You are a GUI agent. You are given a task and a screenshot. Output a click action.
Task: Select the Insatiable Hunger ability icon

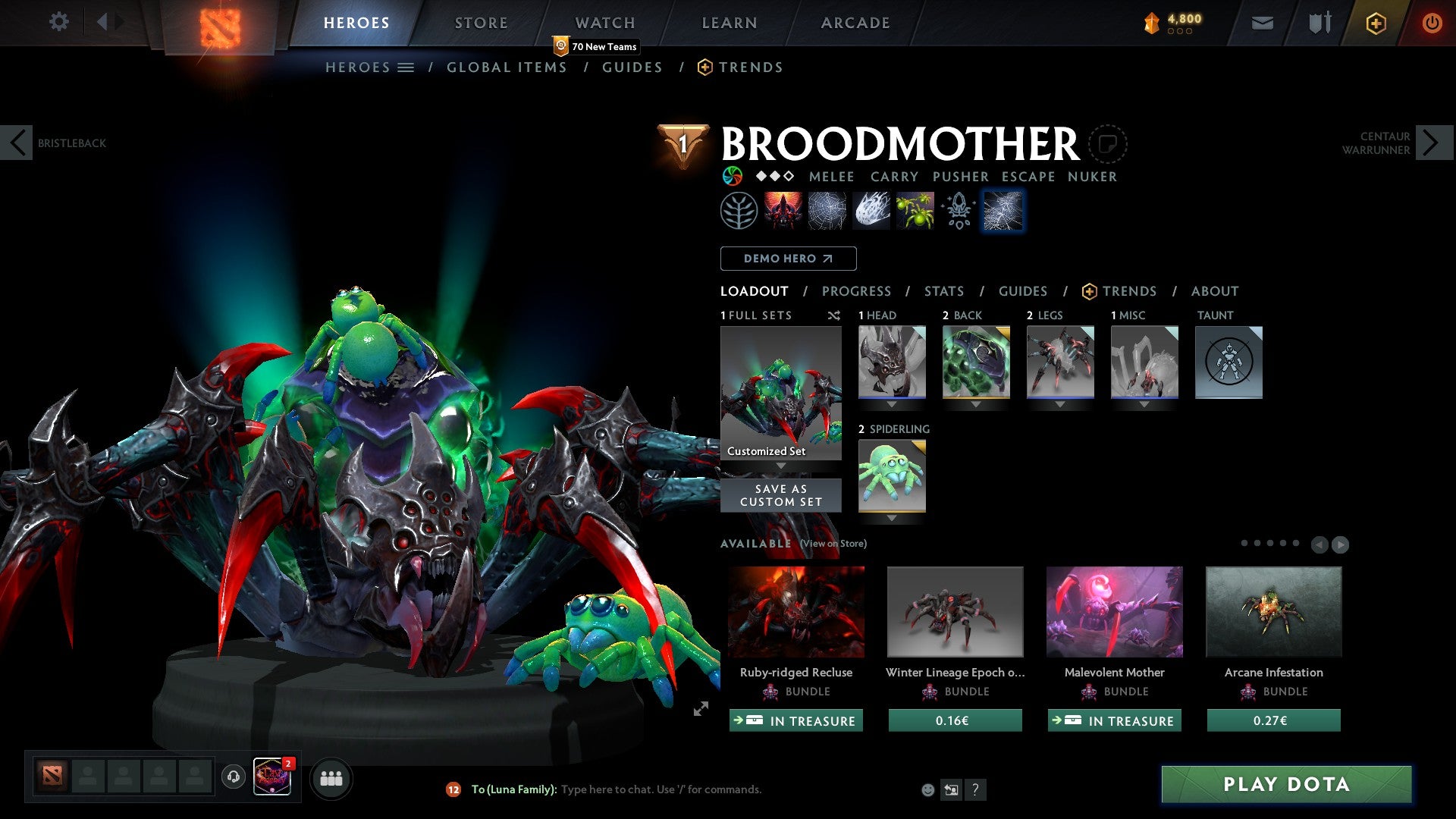click(x=784, y=210)
